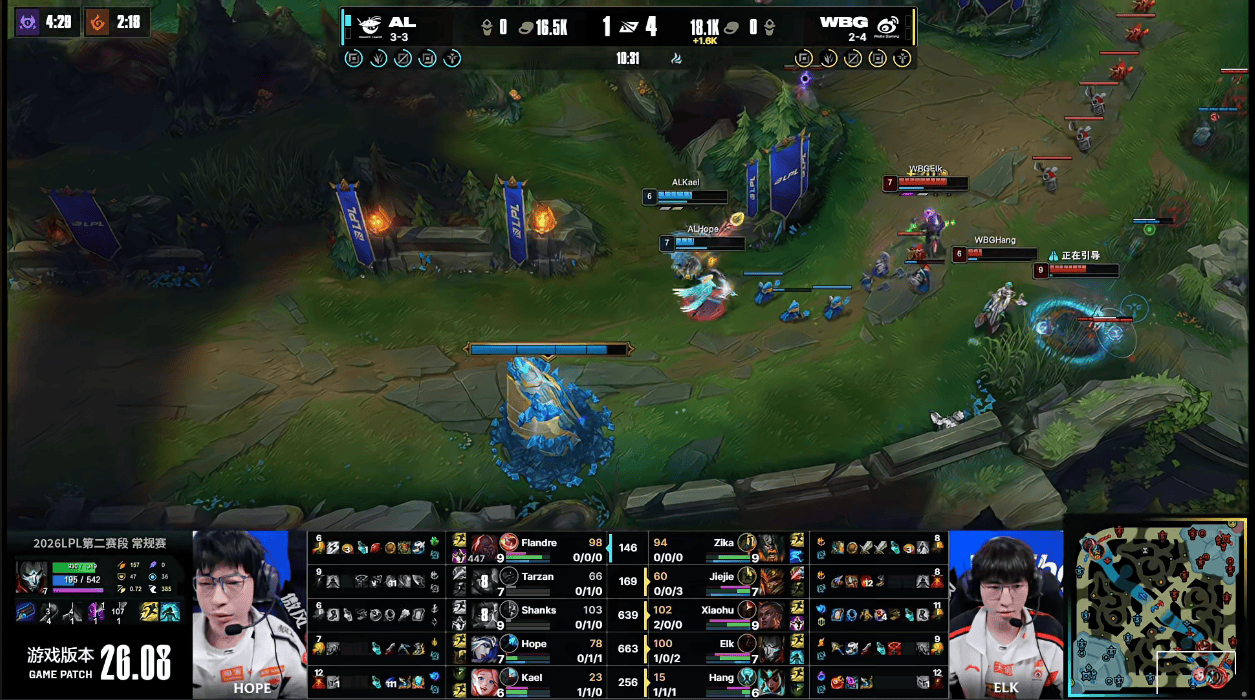This screenshot has height=700, width=1255.
Task: Choose Shanks in the scoreboard
Action: [x=538, y=613]
